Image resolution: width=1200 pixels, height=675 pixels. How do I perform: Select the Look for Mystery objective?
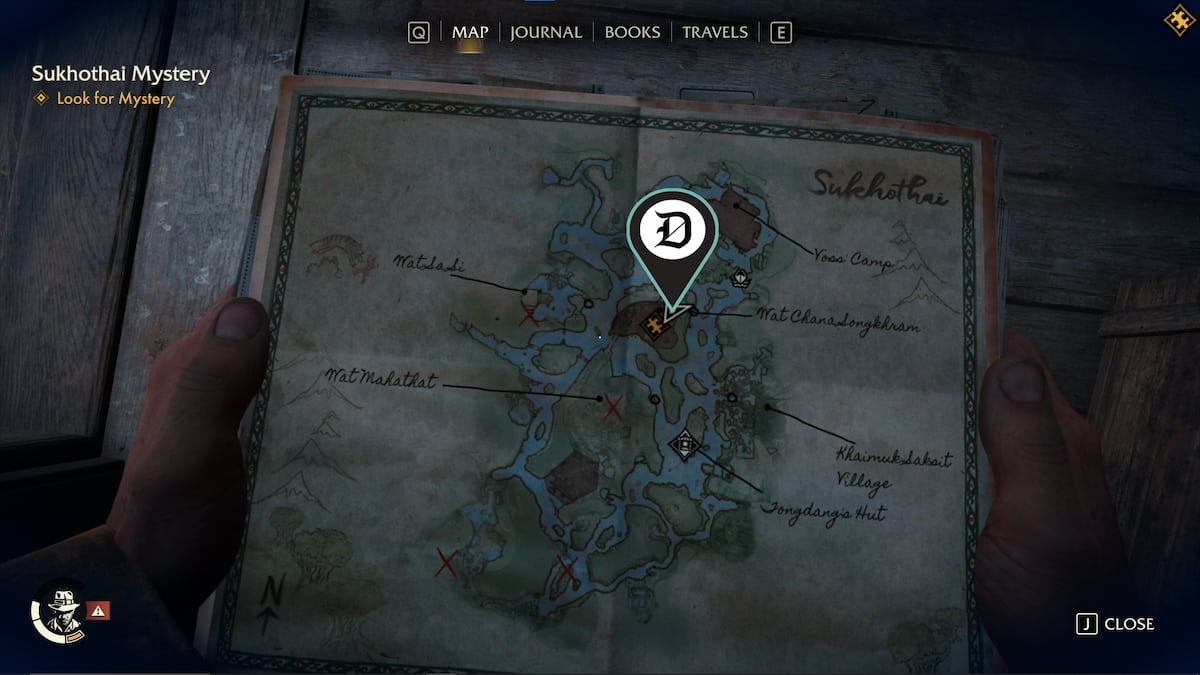[115, 98]
